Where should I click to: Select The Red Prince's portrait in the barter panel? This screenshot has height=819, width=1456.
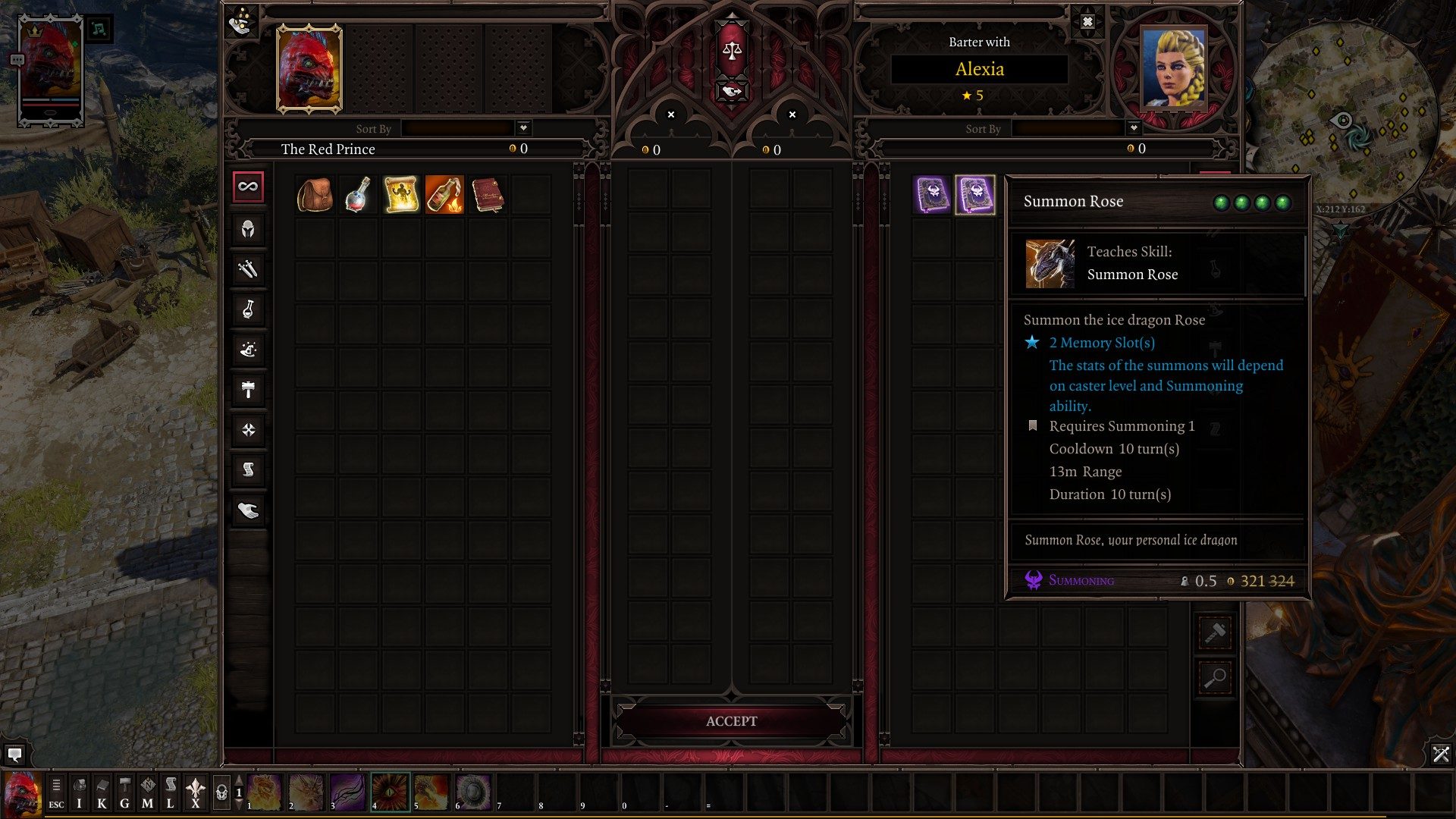click(x=309, y=69)
